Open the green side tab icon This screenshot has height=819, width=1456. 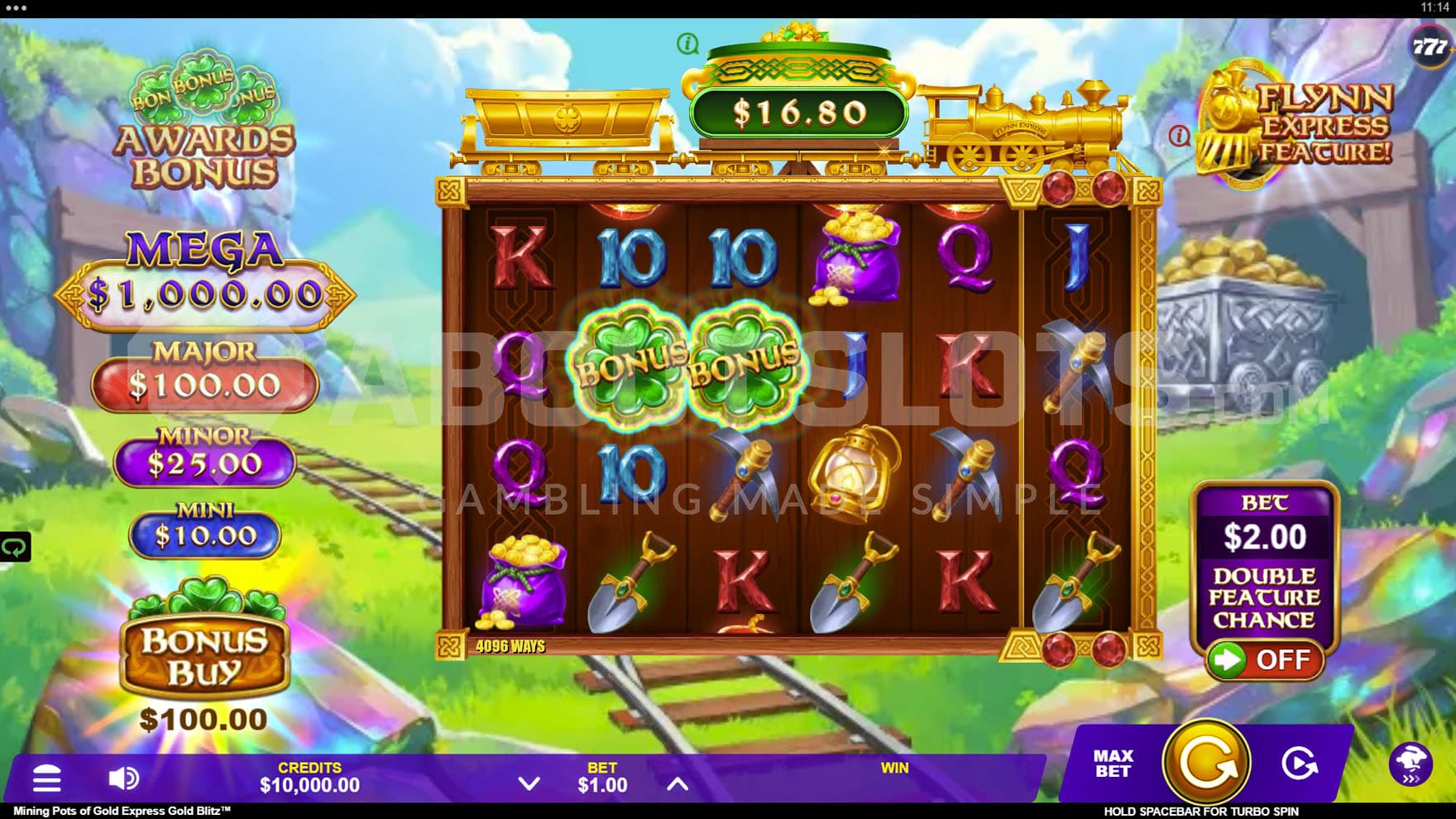[x=15, y=547]
